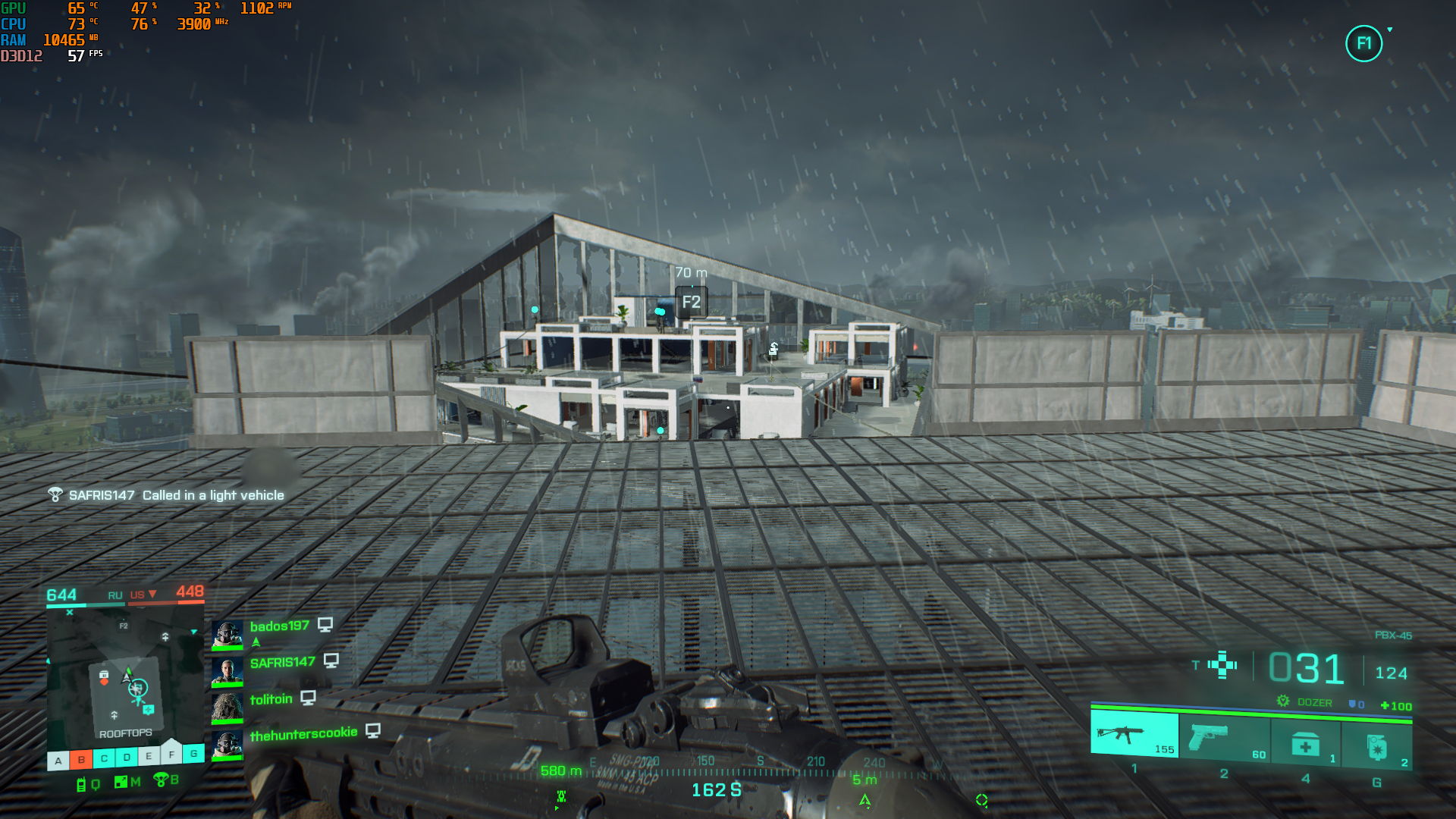Screen dimensions: 1456x819
Task: Click objective C on the capture bar
Action: coord(104,758)
